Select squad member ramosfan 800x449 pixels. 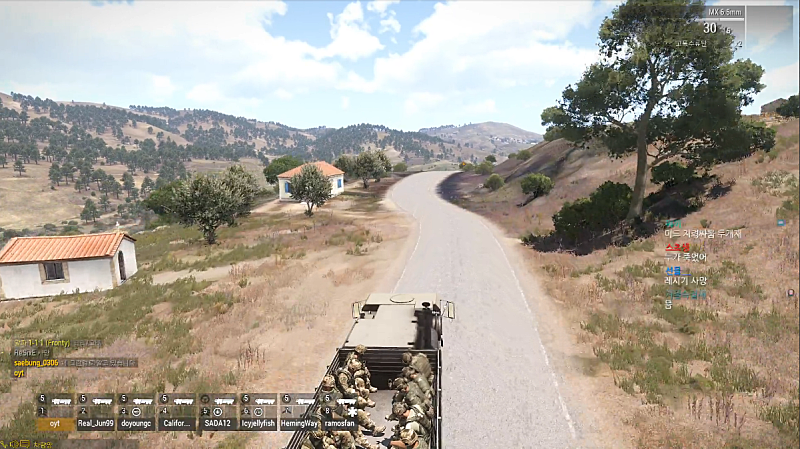(x=340, y=422)
